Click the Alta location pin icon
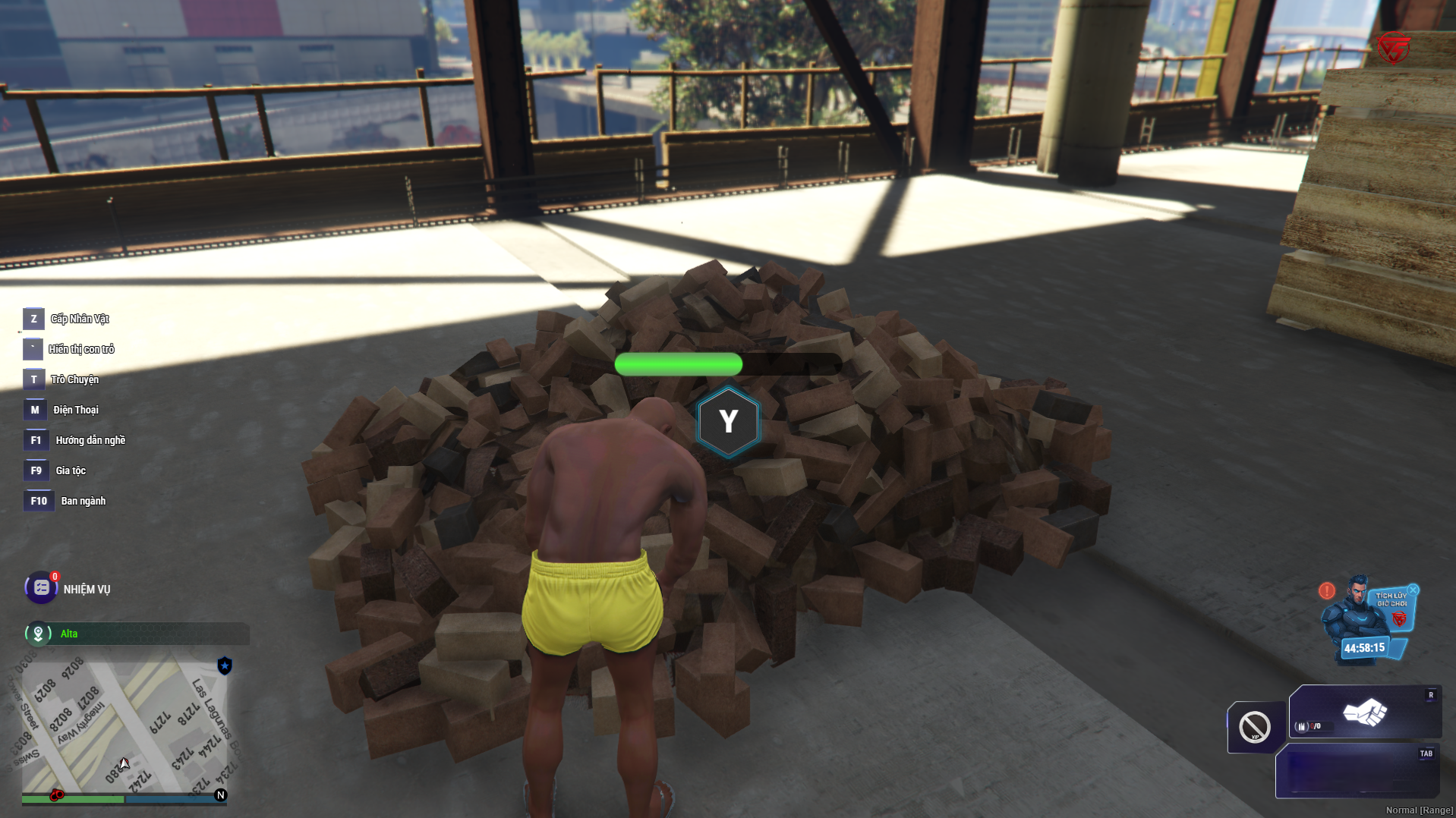This screenshot has height=818, width=1456. click(x=38, y=634)
